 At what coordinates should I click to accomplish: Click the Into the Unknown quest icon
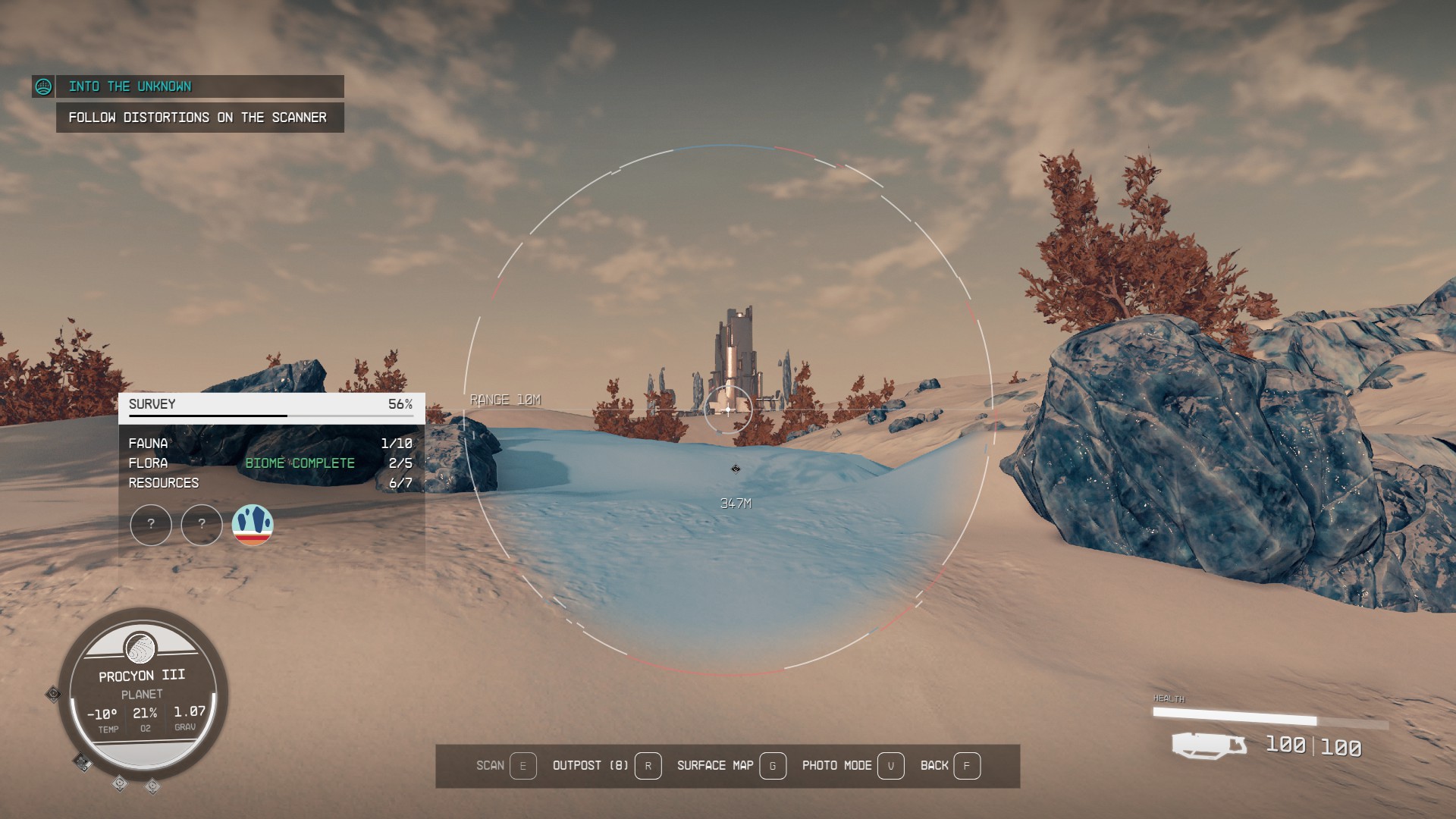(x=45, y=86)
